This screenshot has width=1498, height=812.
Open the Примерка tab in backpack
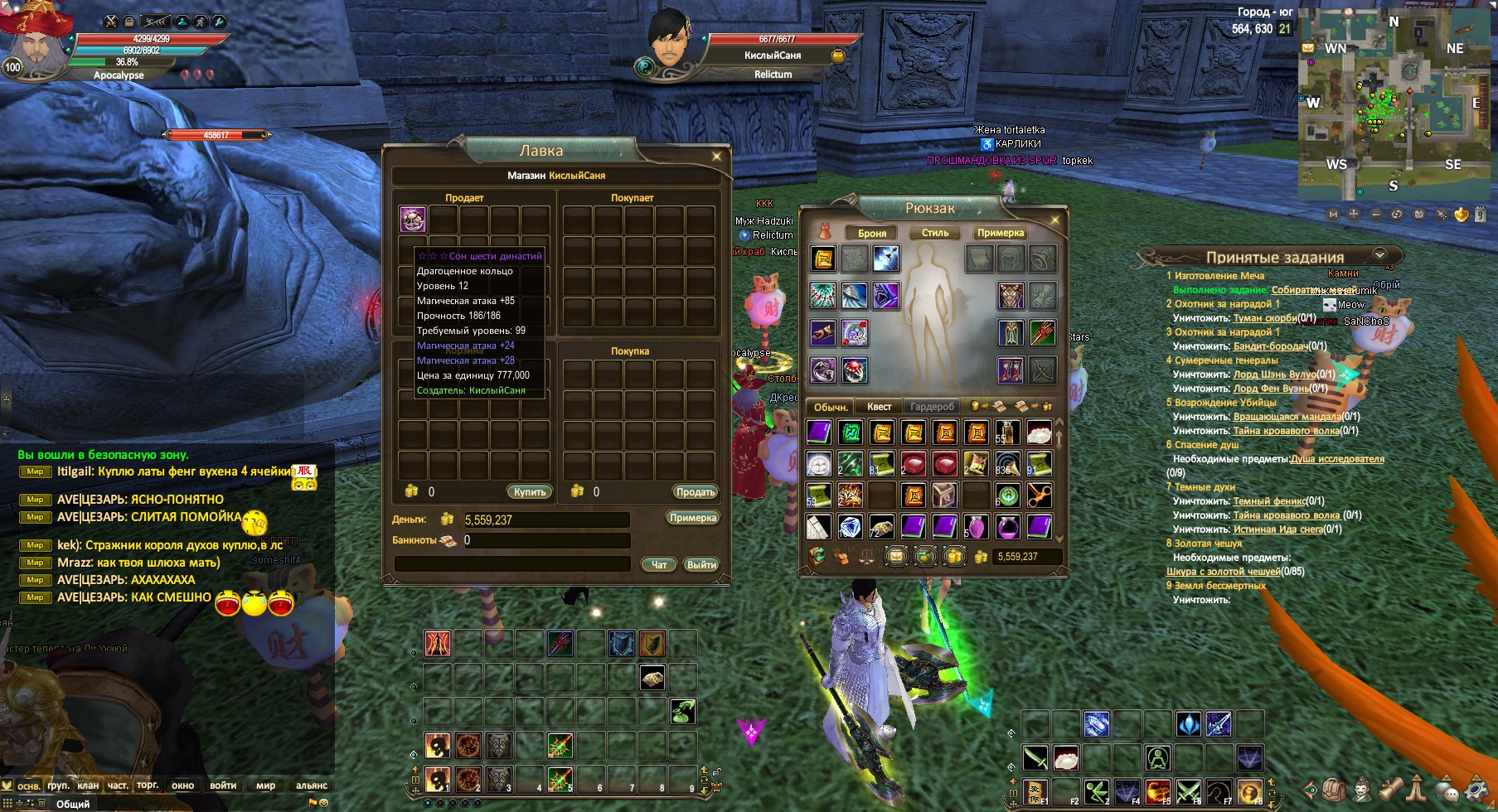click(1001, 234)
